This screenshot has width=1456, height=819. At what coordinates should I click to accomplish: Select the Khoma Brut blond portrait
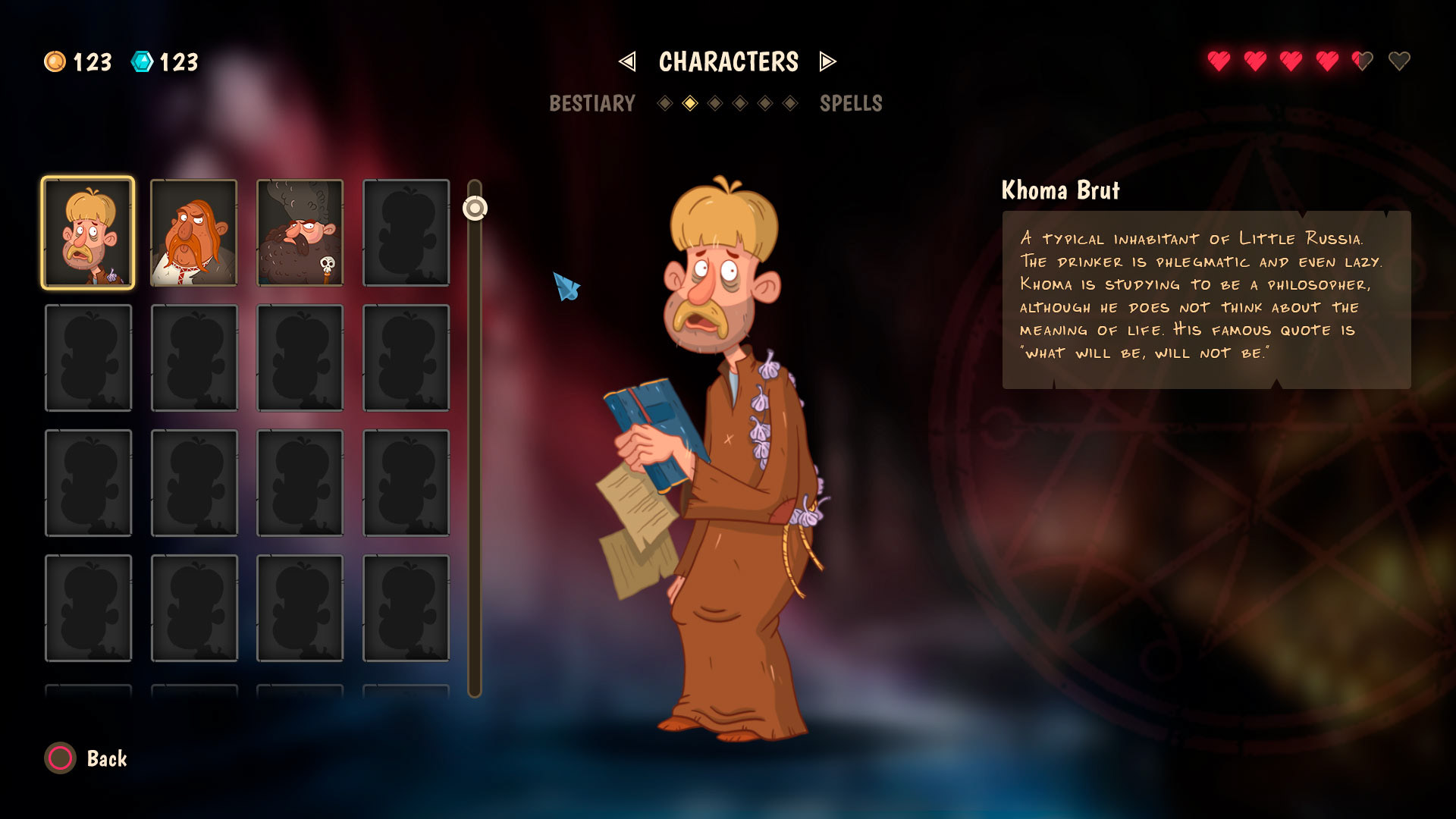coord(88,233)
